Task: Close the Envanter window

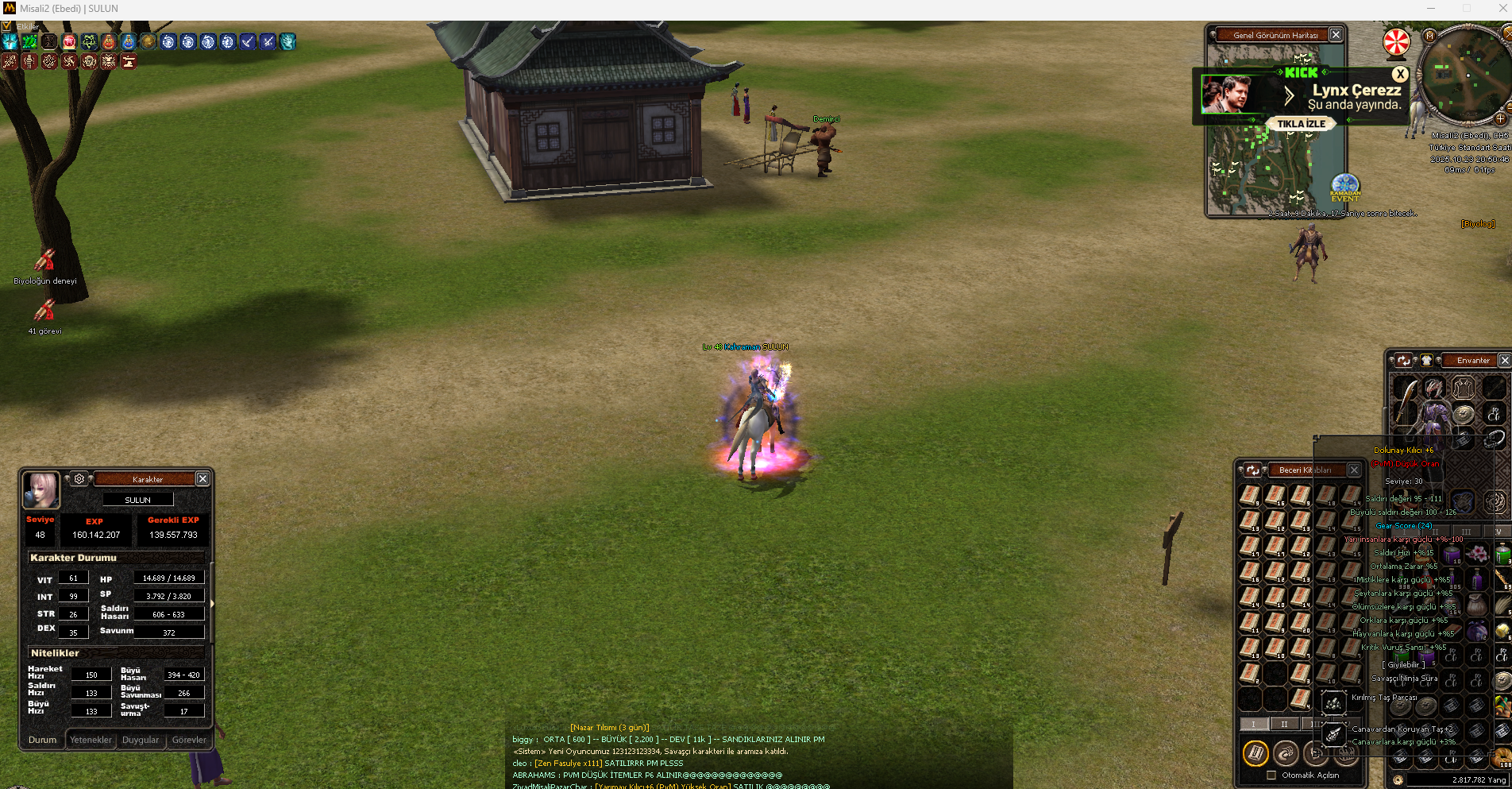Action: point(1504,360)
